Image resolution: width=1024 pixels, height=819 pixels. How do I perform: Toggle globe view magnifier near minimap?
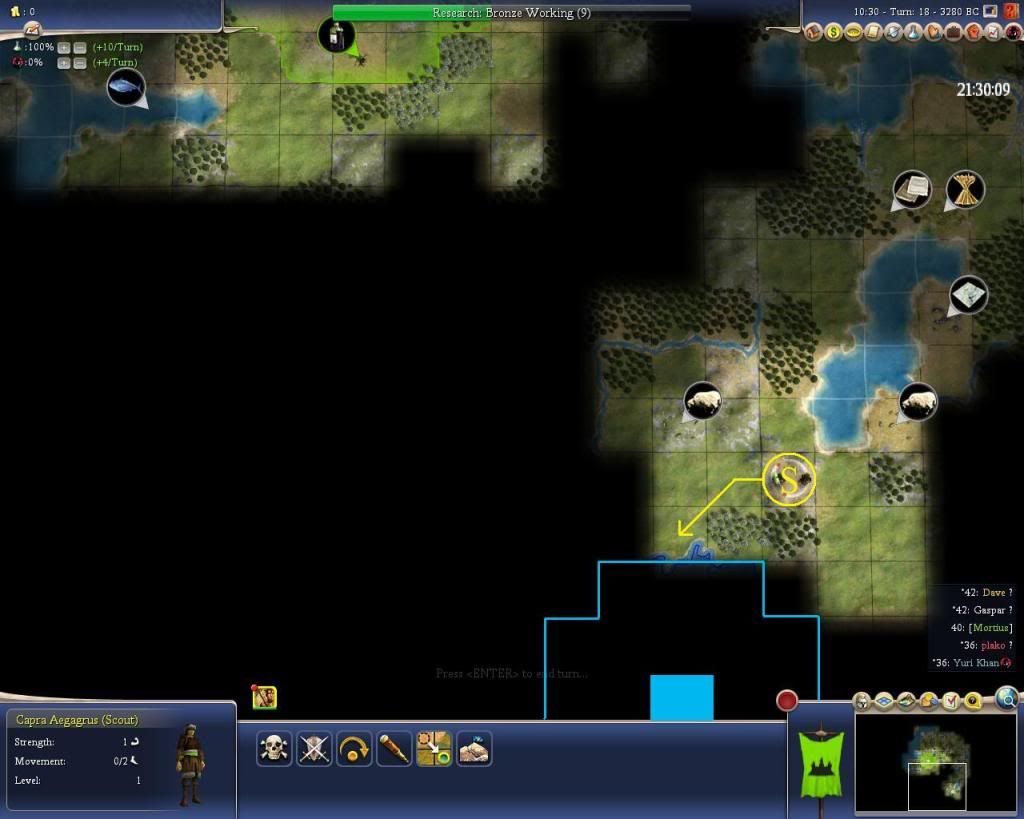pyautogui.click(x=1007, y=698)
